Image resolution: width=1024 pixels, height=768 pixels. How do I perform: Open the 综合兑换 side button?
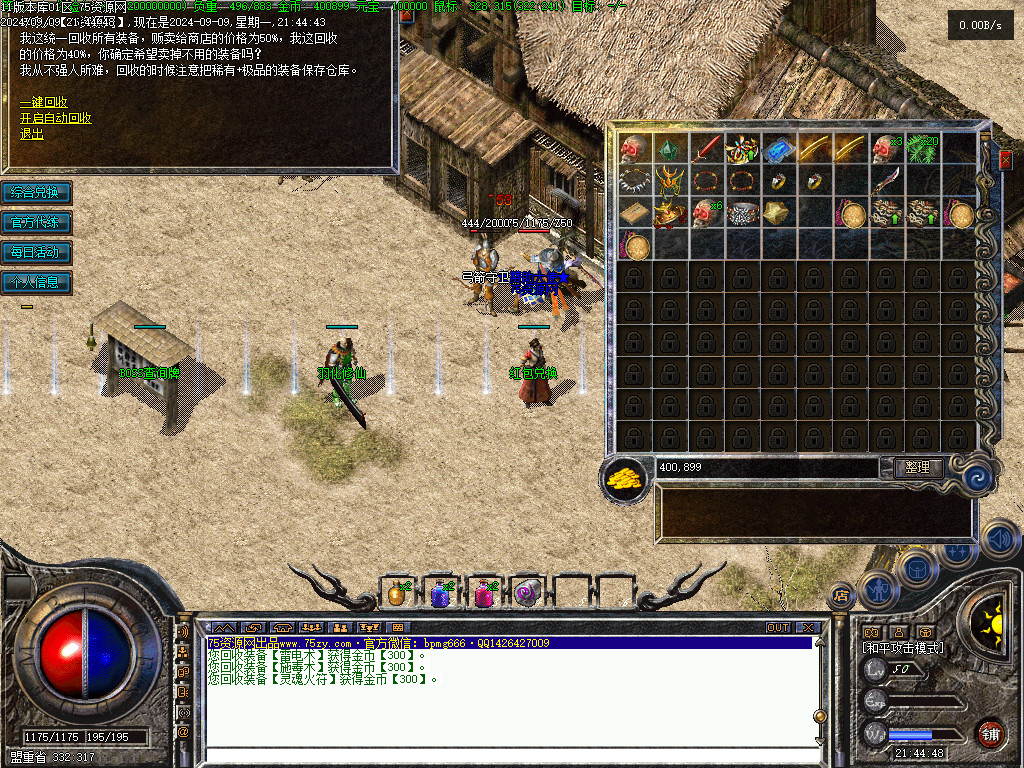pos(36,192)
